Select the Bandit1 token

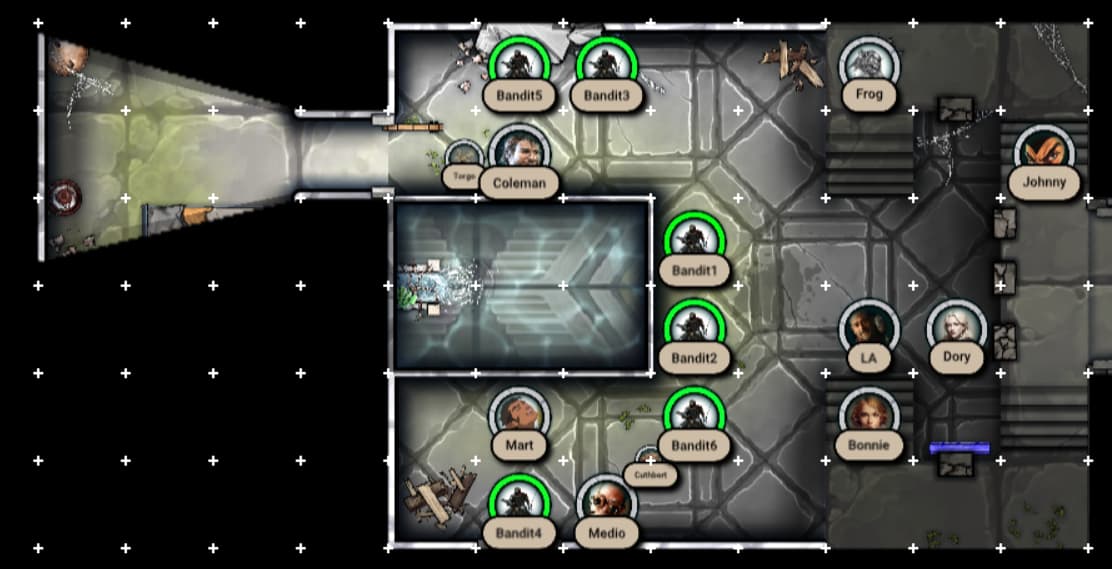click(x=694, y=241)
